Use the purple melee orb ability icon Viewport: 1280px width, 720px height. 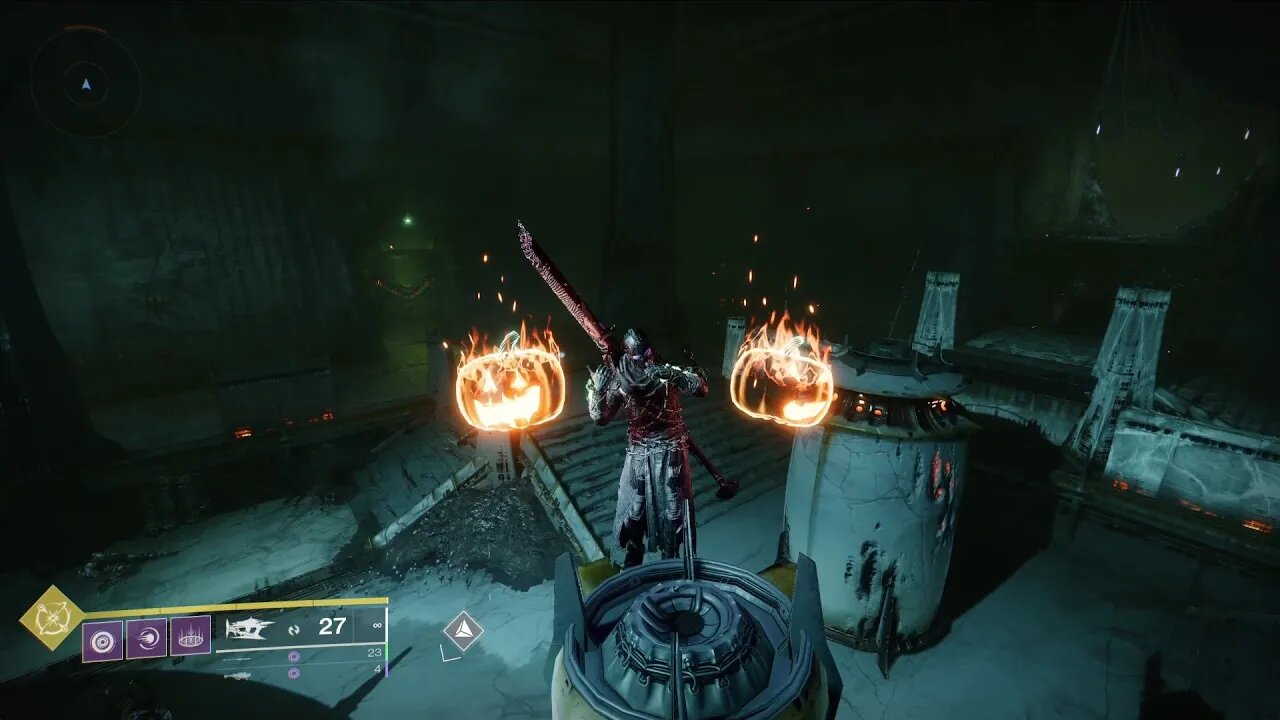coord(146,638)
